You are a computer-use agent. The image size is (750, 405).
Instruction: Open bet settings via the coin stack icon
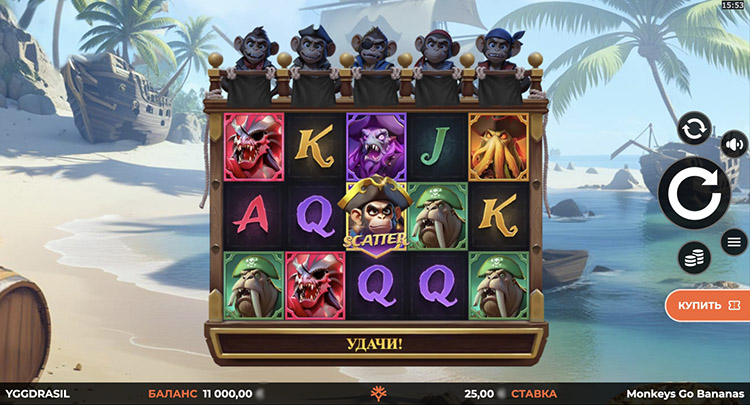693,258
